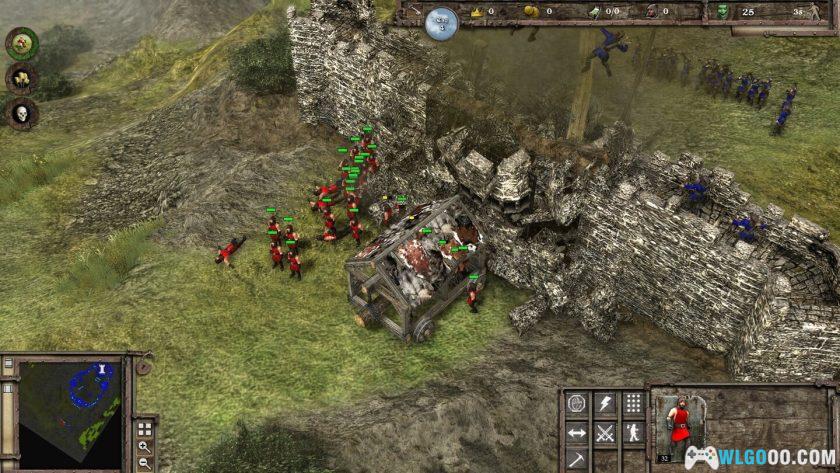Click the round blue orb in the top bar
Image resolution: width=840 pixels, height=473 pixels.
(441, 22)
